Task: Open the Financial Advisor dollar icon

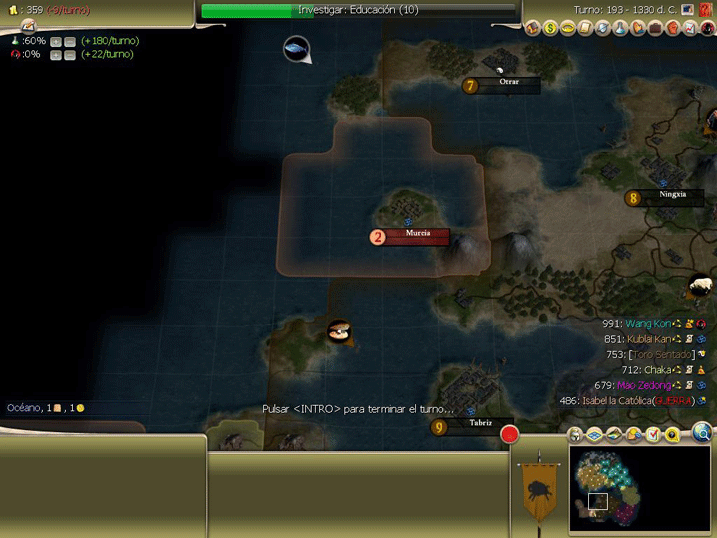Action: (550, 28)
